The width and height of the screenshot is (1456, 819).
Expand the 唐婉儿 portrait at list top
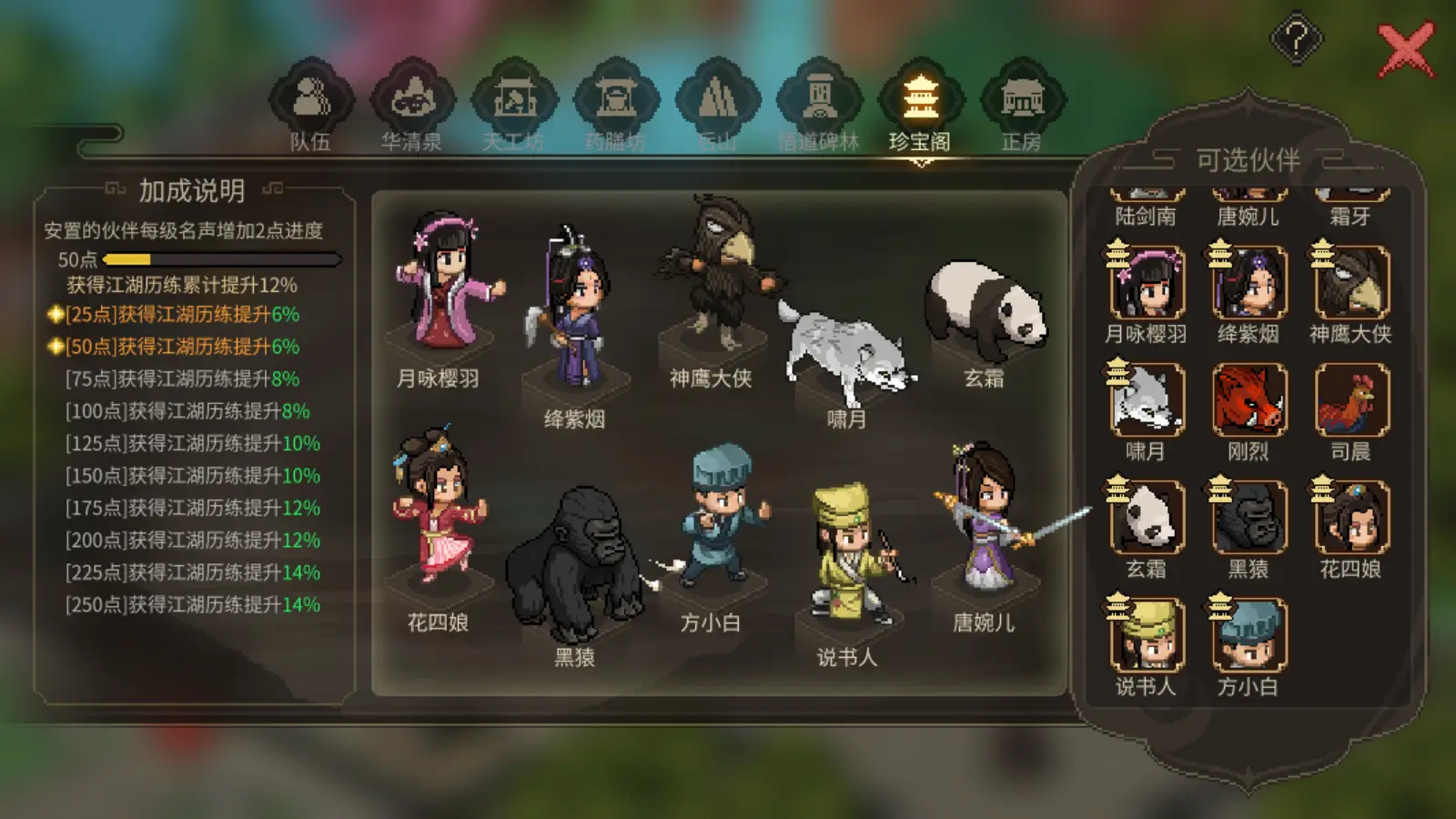(x=1249, y=196)
